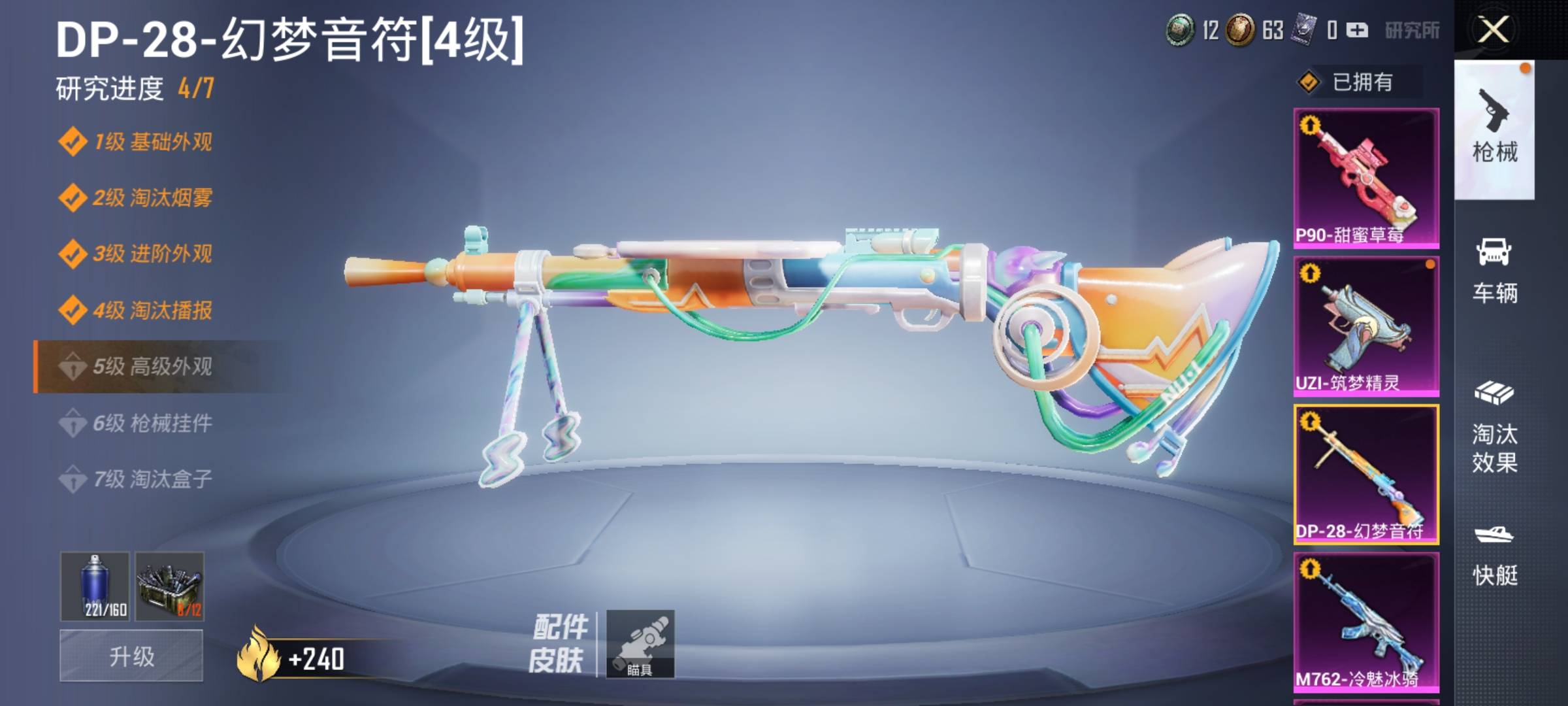Switch to the 车辆 vehicles tab
This screenshot has height=706, width=1568.
[1494, 270]
